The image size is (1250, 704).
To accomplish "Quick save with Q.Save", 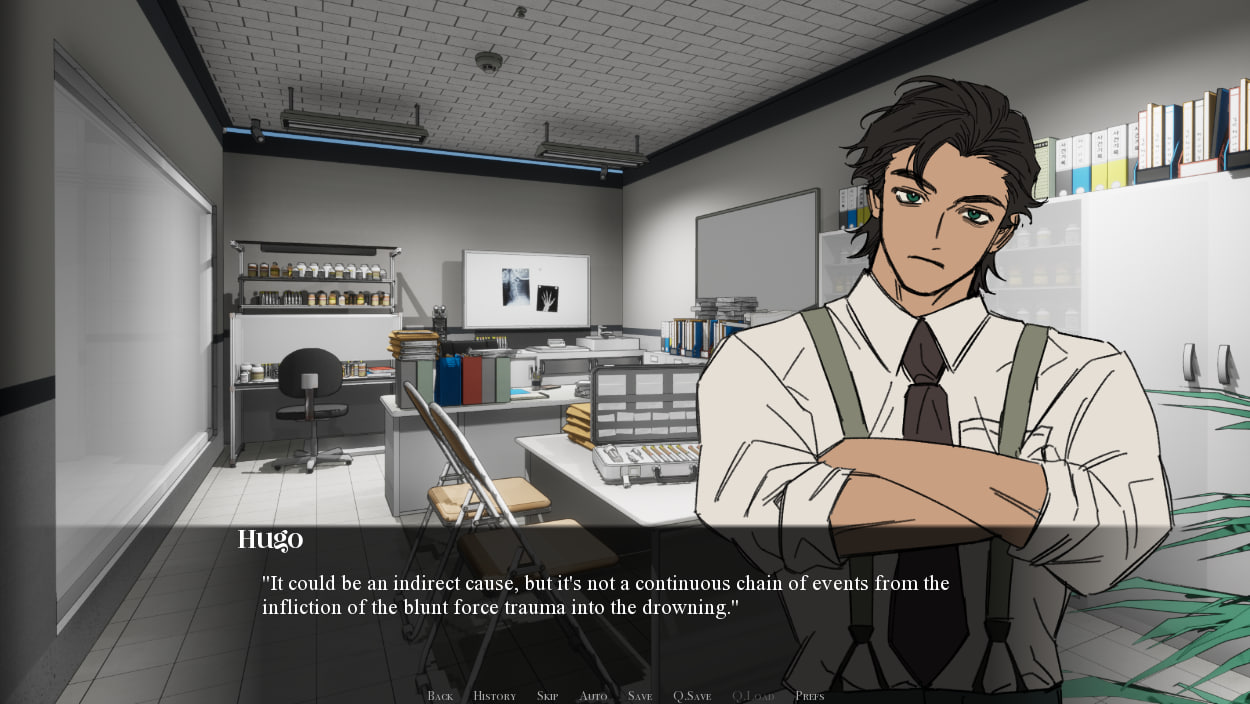I will tap(692, 696).
